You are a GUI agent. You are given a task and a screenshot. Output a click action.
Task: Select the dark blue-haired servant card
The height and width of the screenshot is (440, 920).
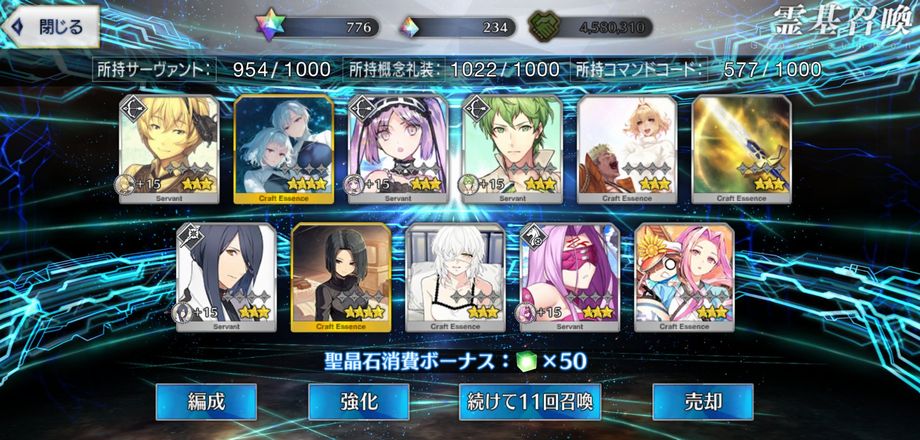[x=218, y=277]
